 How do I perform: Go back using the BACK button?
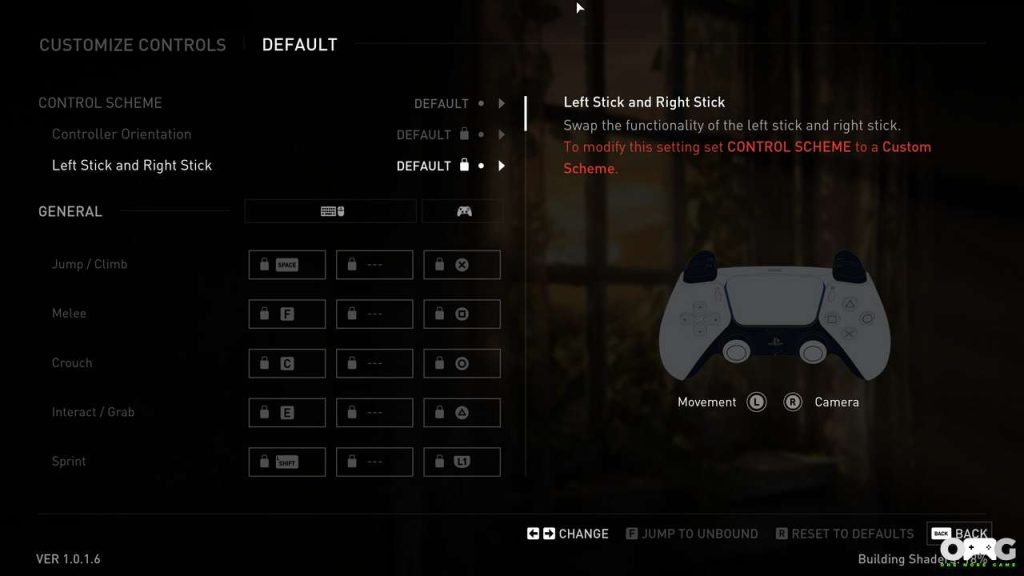point(959,534)
